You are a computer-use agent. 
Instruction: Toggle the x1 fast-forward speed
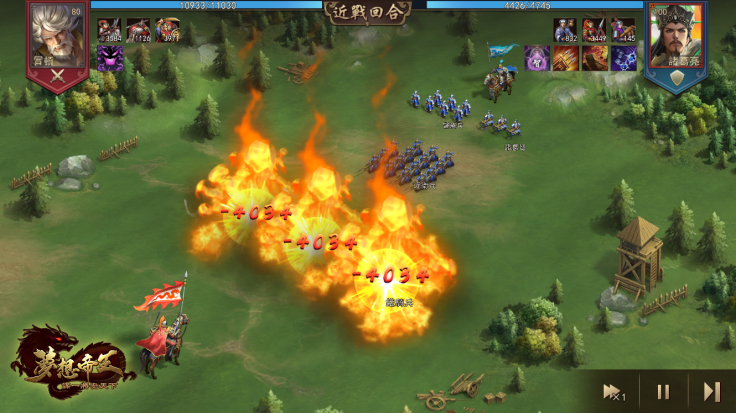pyautogui.click(x=613, y=391)
